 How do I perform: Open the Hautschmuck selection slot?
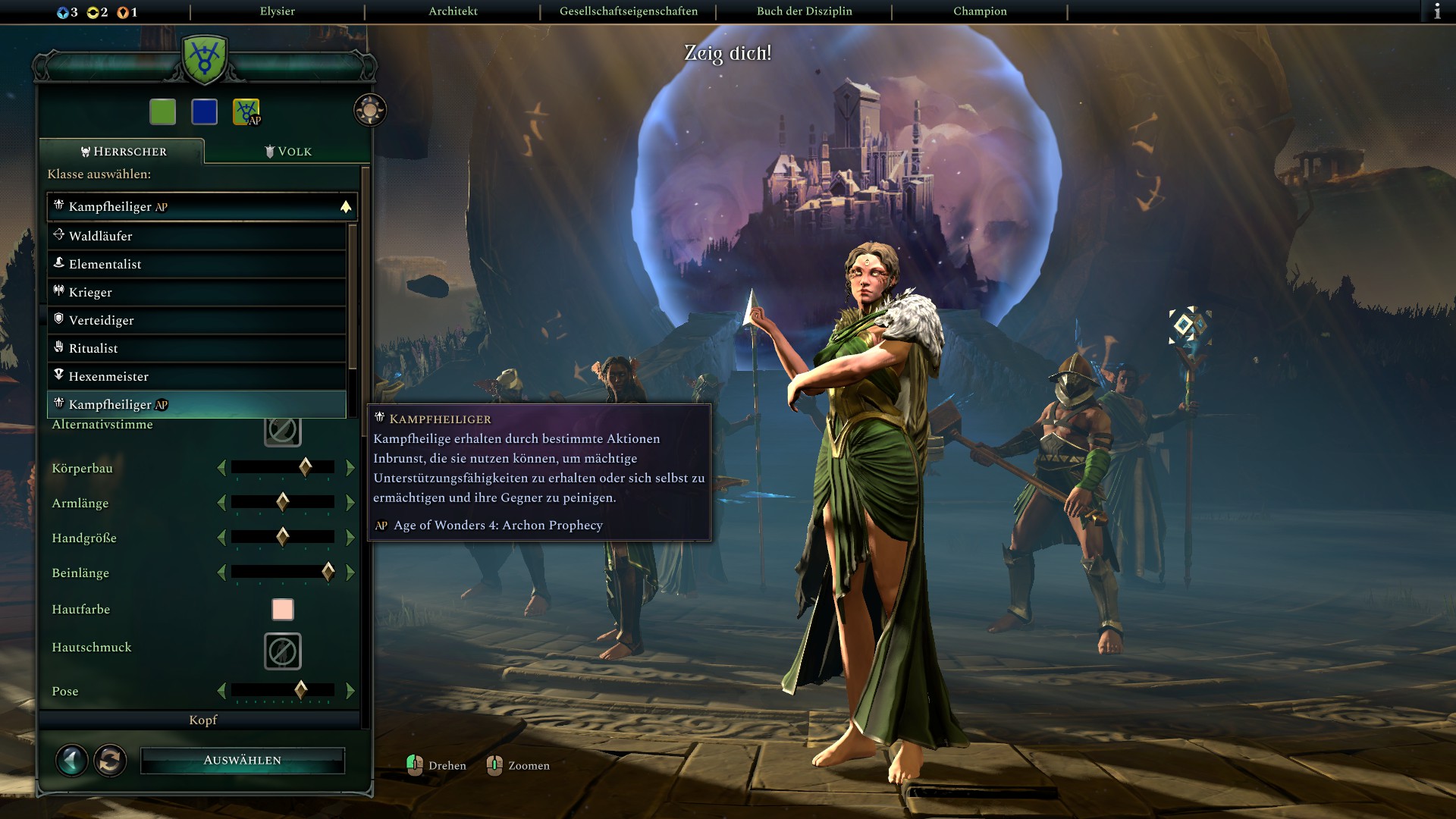(283, 651)
